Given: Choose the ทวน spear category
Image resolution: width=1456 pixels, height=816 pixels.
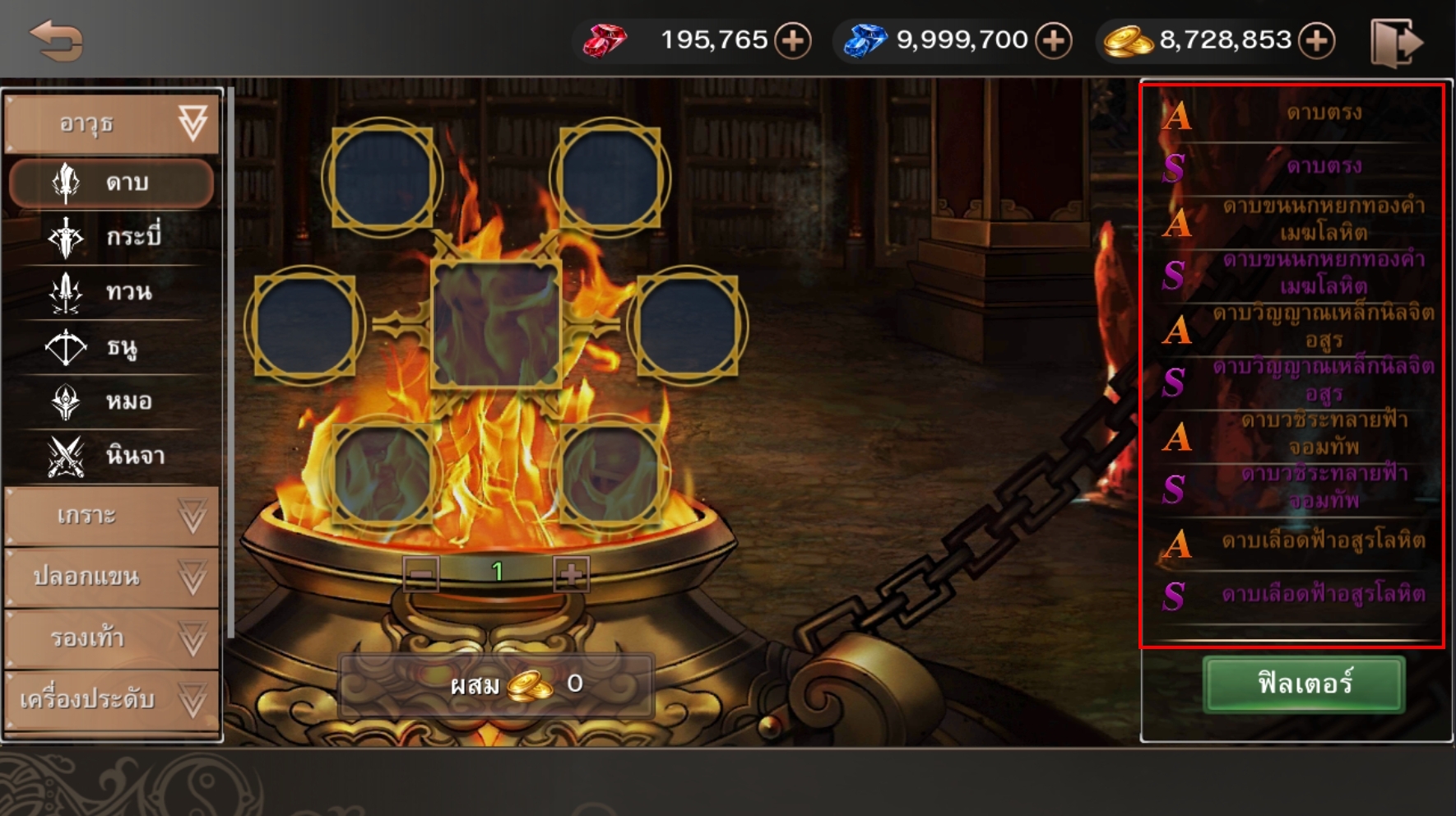Looking at the screenshot, I should 112,291.
